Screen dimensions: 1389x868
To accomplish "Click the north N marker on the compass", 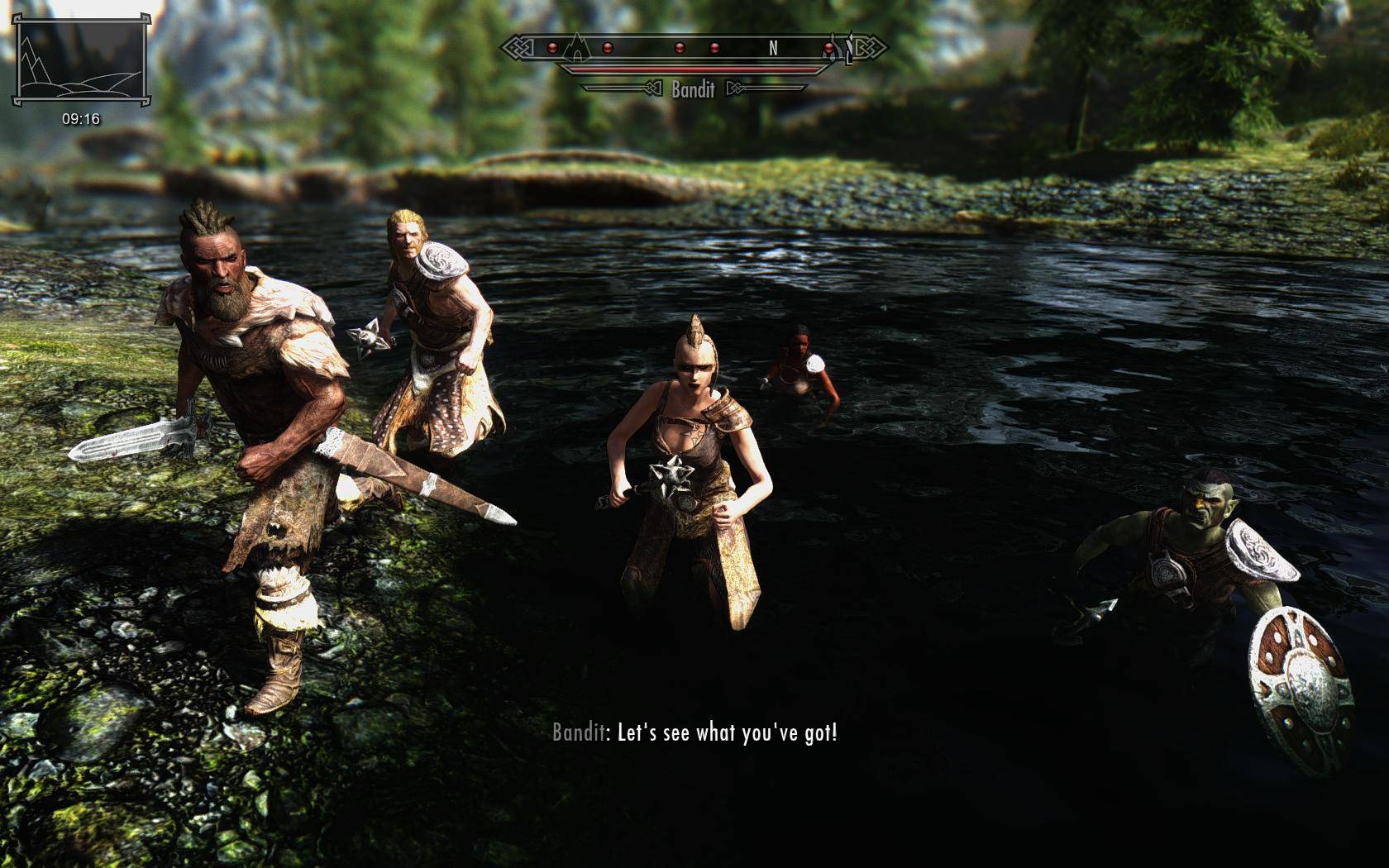I will pyautogui.click(x=773, y=48).
